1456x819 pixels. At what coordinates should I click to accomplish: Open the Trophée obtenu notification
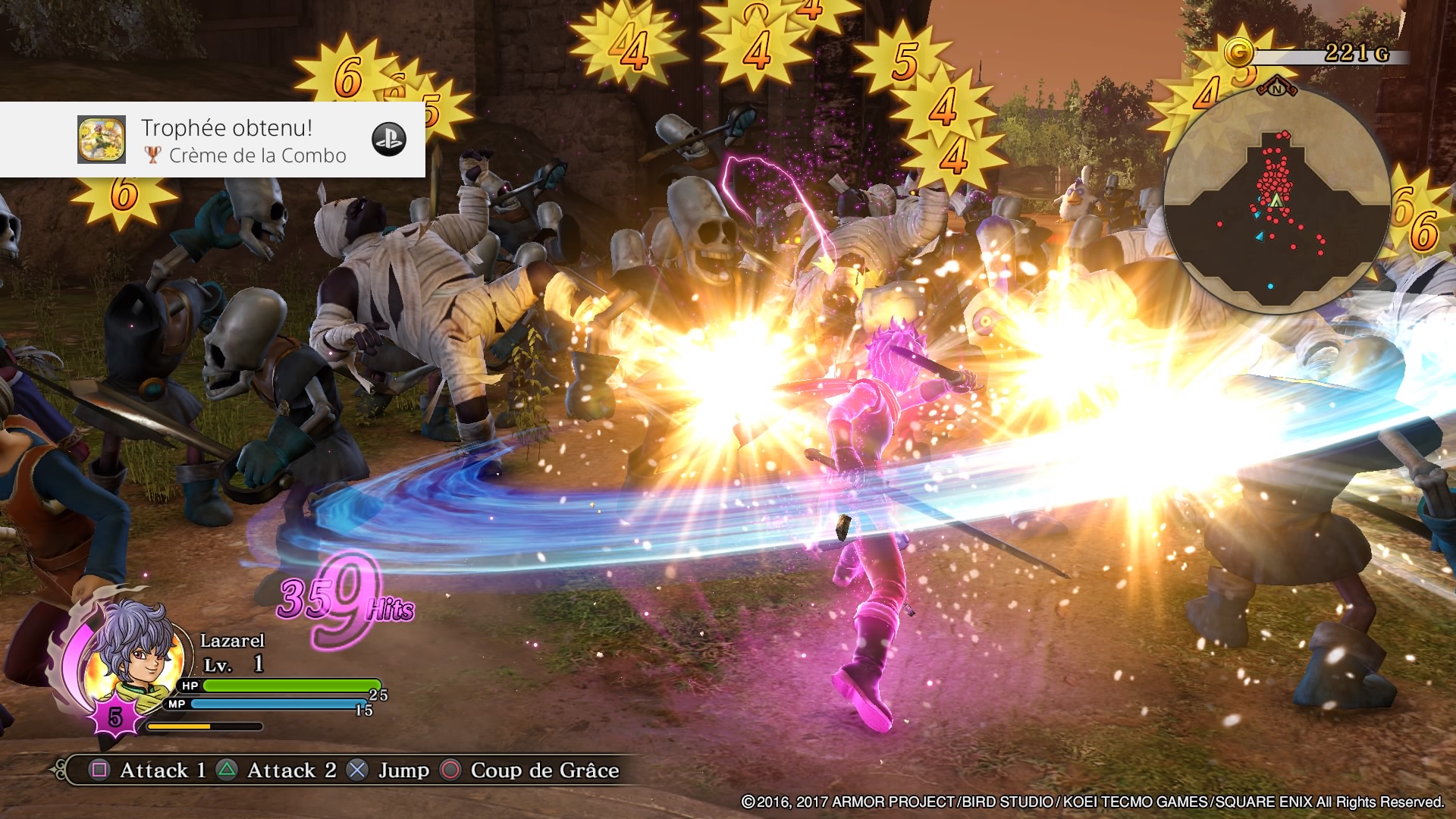(227, 140)
